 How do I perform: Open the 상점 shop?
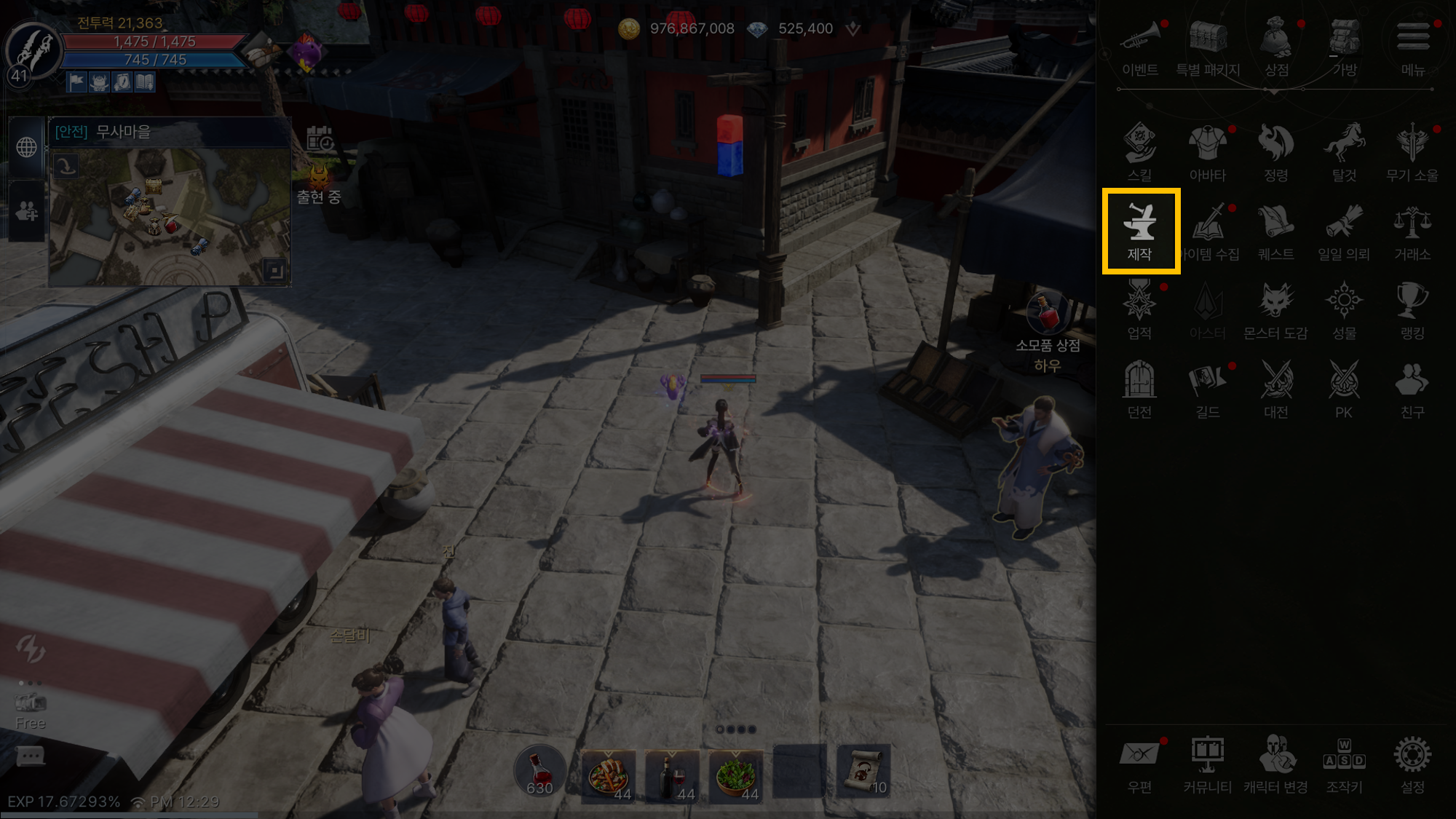click(1276, 46)
